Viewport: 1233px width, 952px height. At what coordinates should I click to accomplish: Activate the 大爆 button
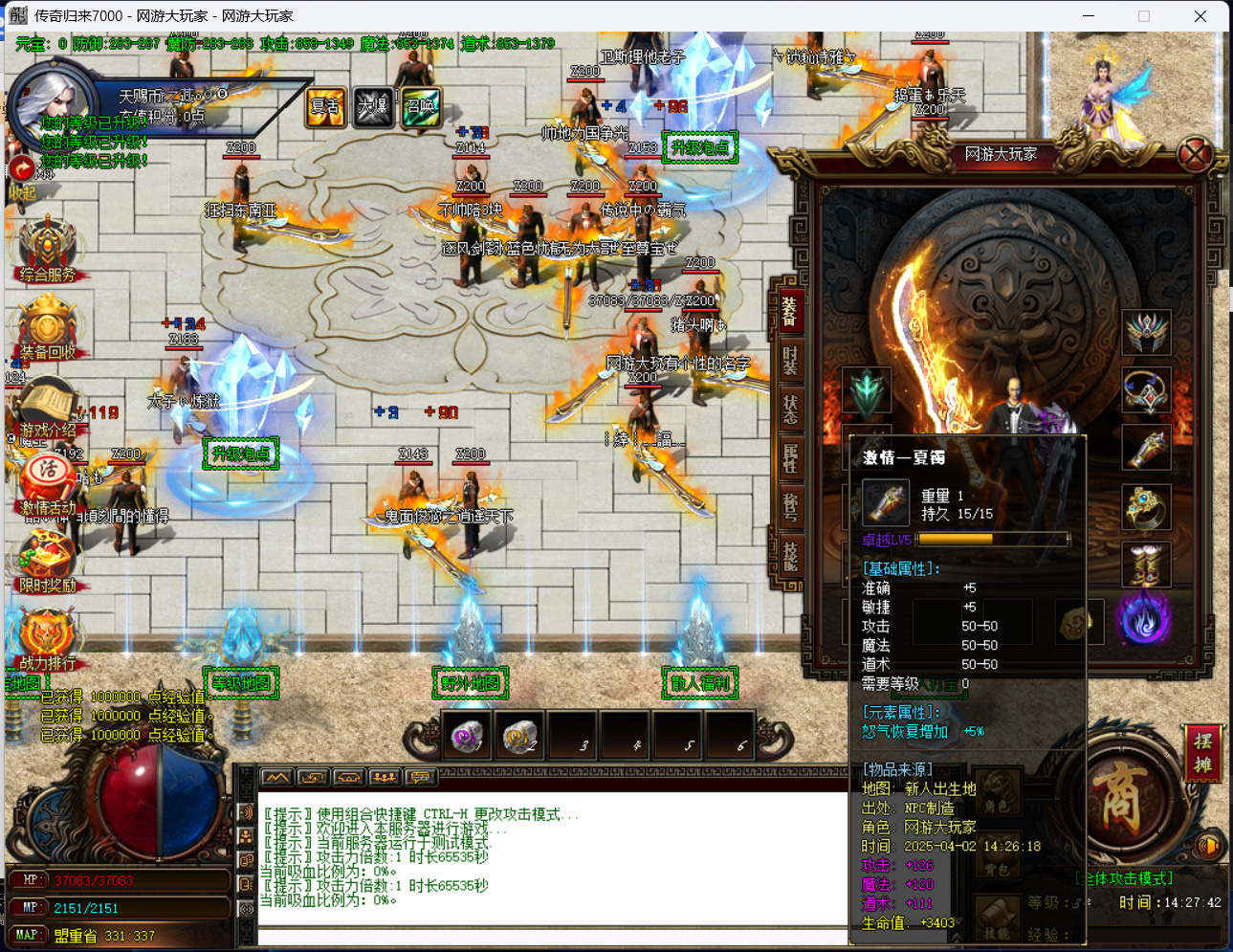point(373,106)
